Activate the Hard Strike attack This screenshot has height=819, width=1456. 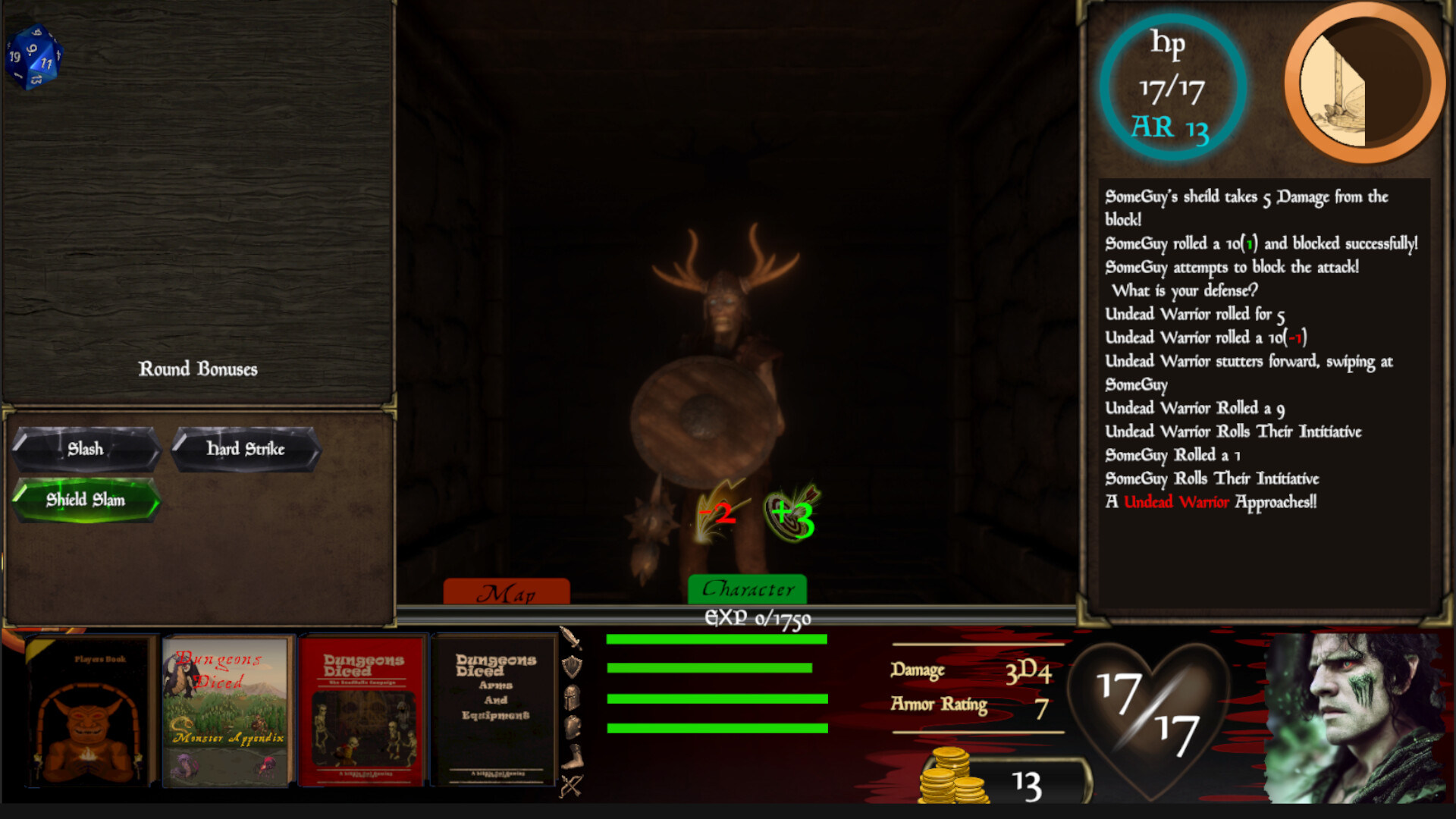pos(244,449)
